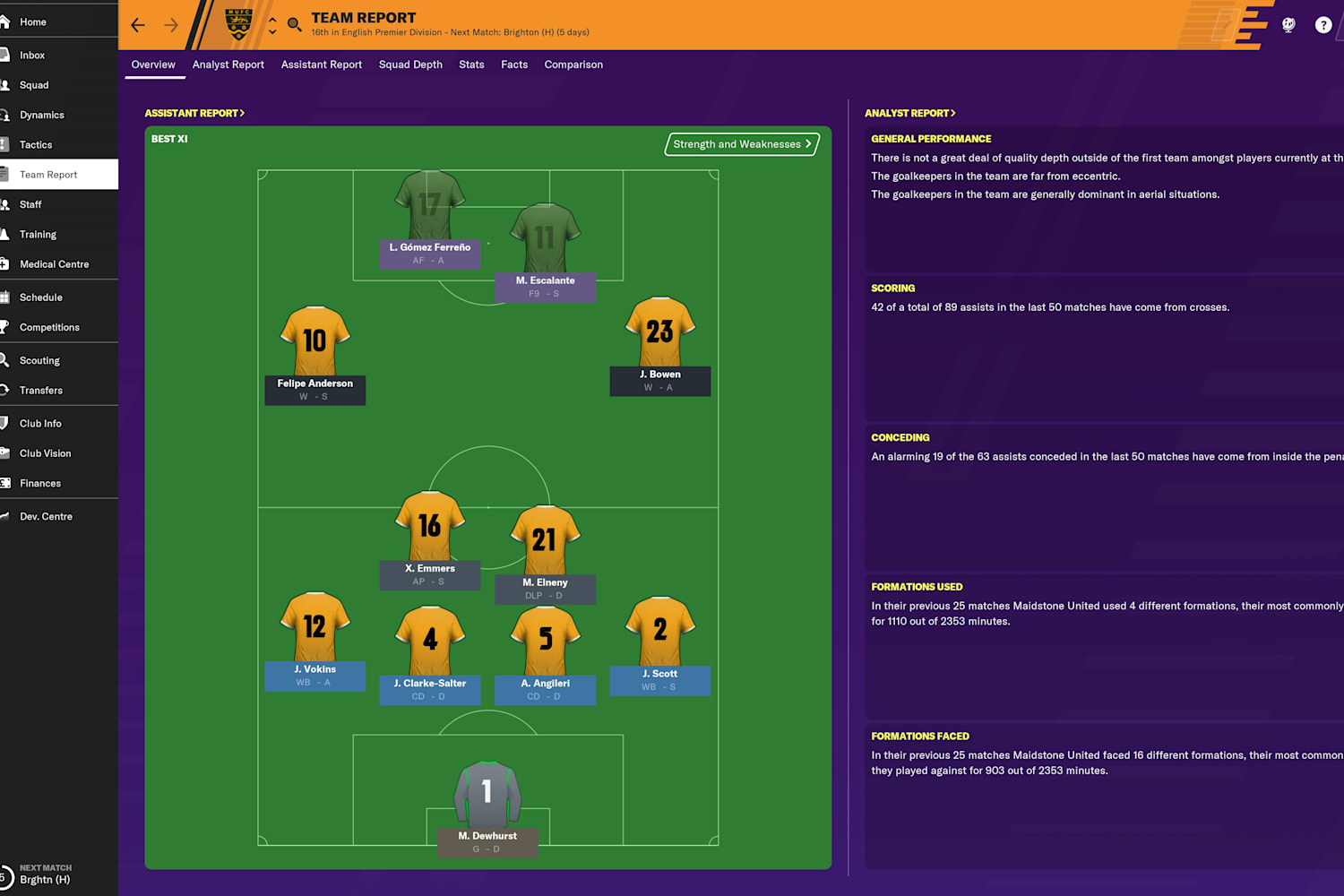Click the next match countdown progress circle

tap(7, 875)
